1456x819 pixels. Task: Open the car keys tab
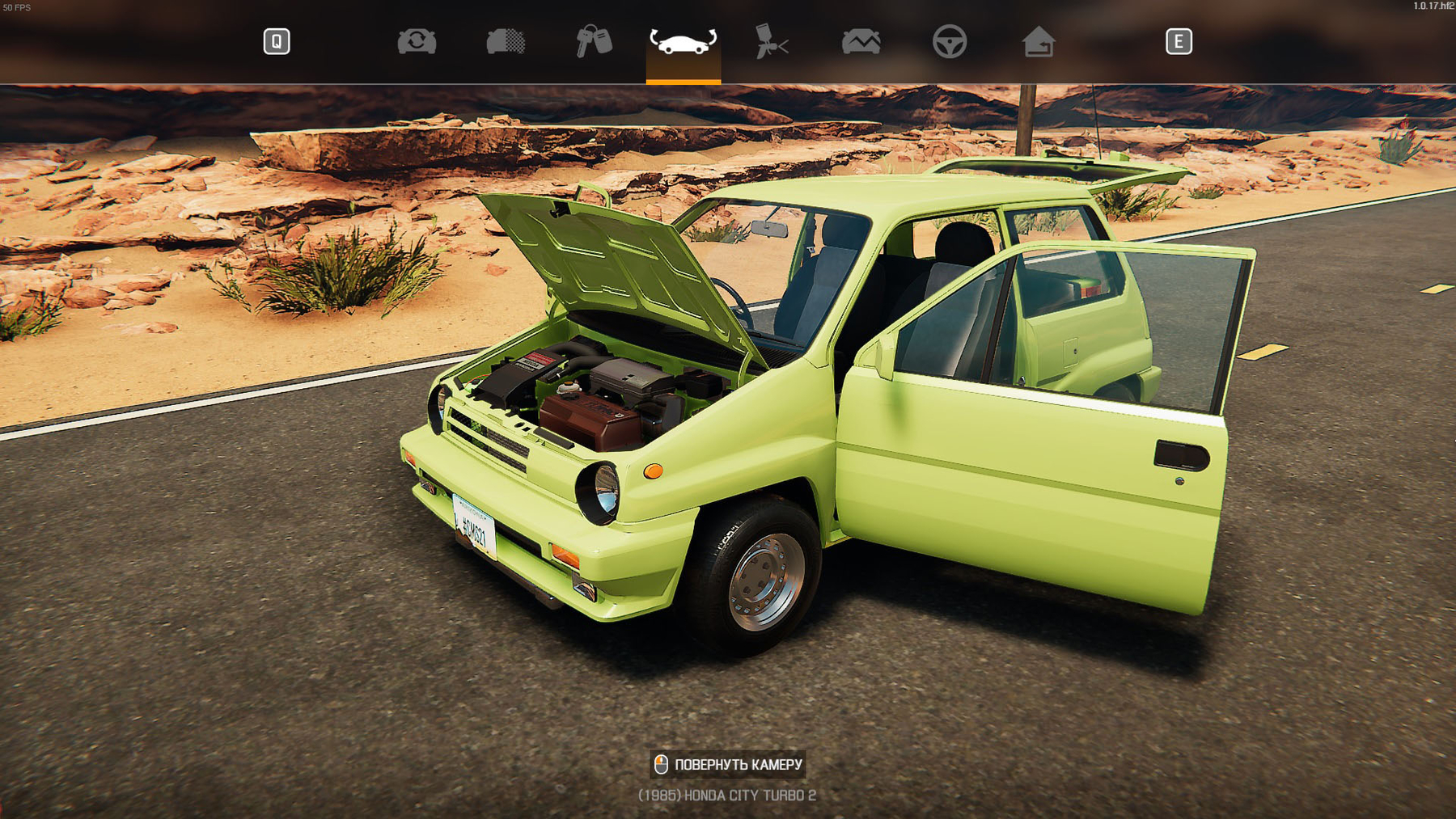(x=594, y=41)
